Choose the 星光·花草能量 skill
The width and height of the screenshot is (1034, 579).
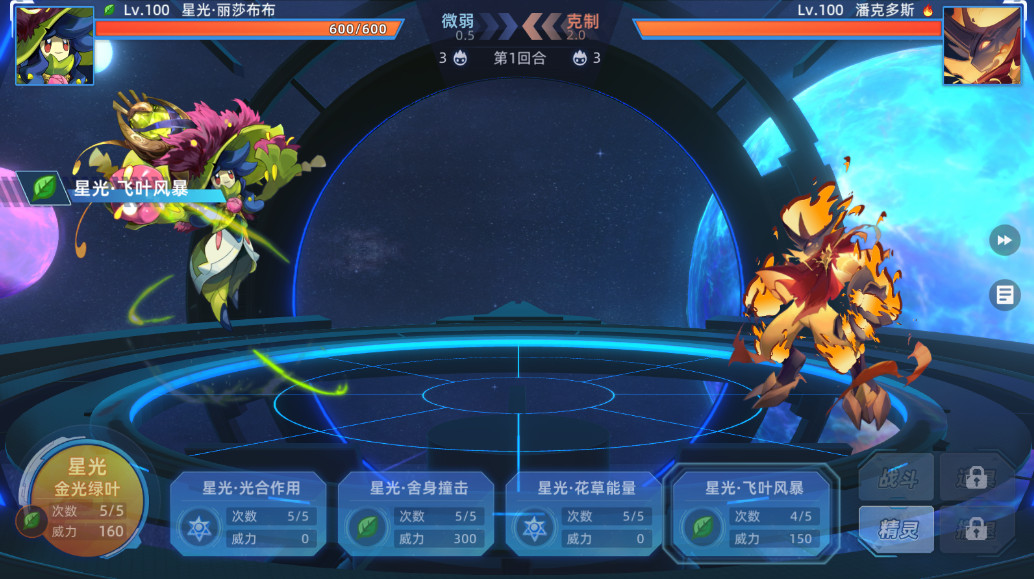coord(586,513)
